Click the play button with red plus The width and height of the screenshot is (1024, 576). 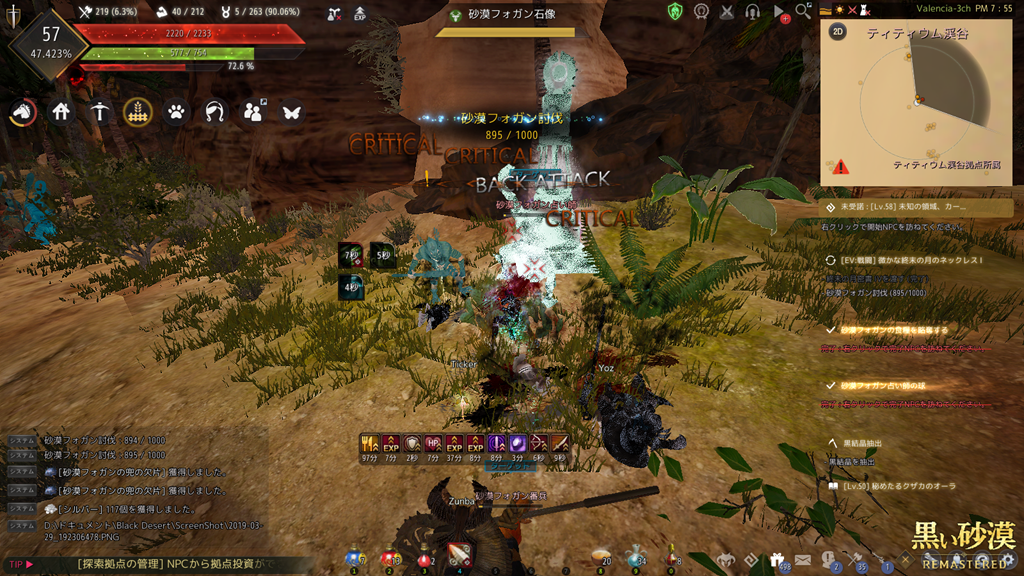pyautogui.click(x=780, y=12)
